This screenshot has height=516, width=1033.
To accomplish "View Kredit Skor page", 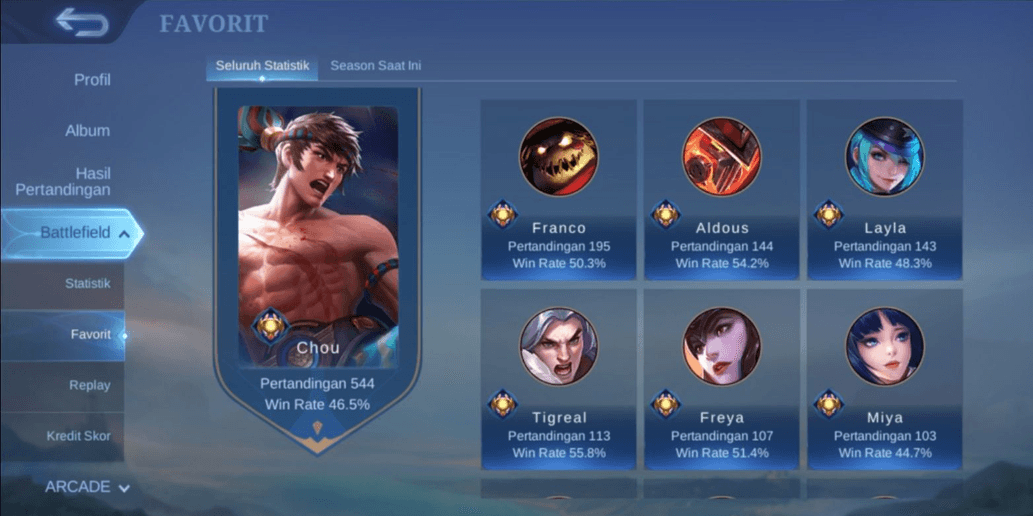I will click(79, 436).
